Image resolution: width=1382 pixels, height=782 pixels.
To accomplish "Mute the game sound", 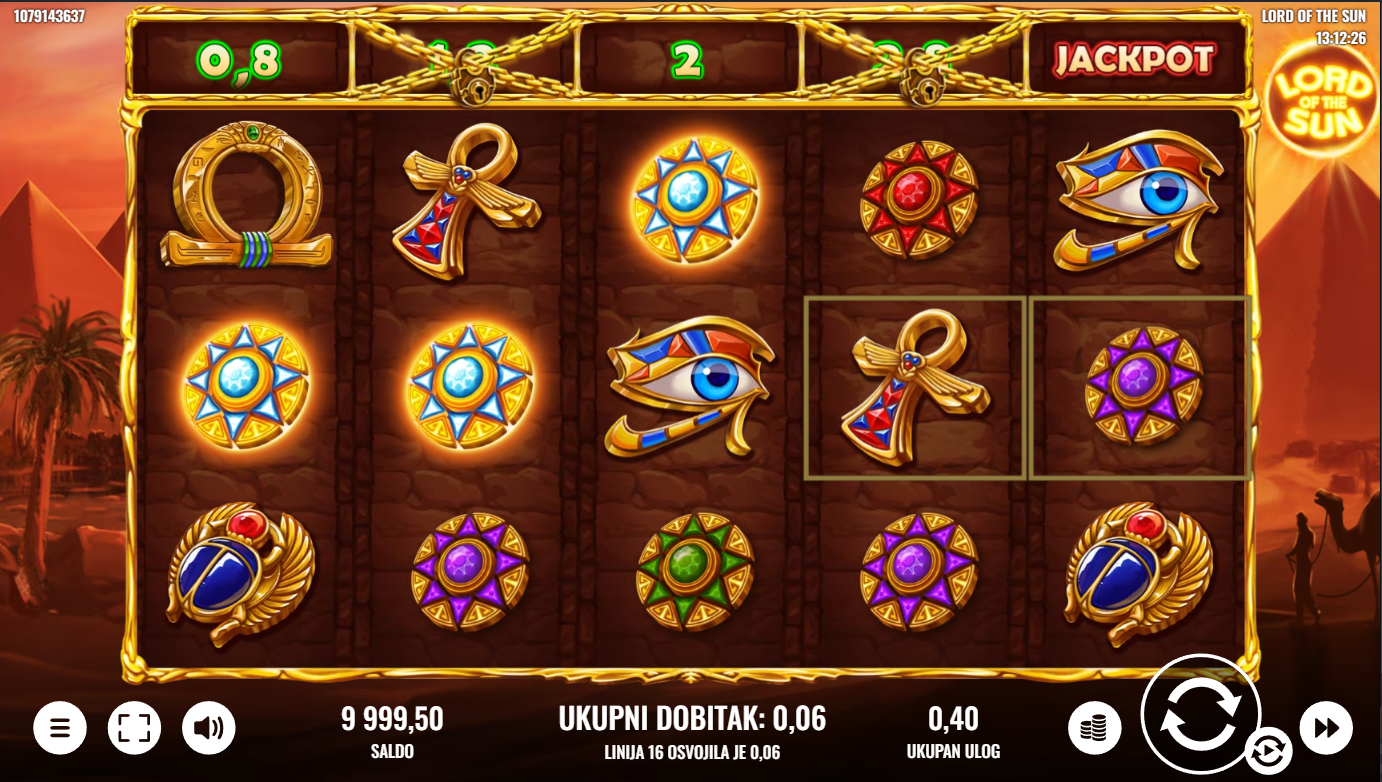I will (208, 727).
